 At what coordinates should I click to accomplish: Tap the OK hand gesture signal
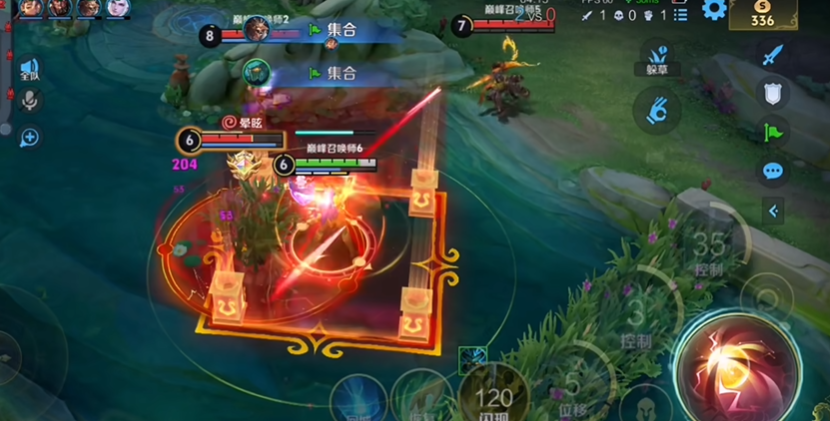click(x=657, y=108)
